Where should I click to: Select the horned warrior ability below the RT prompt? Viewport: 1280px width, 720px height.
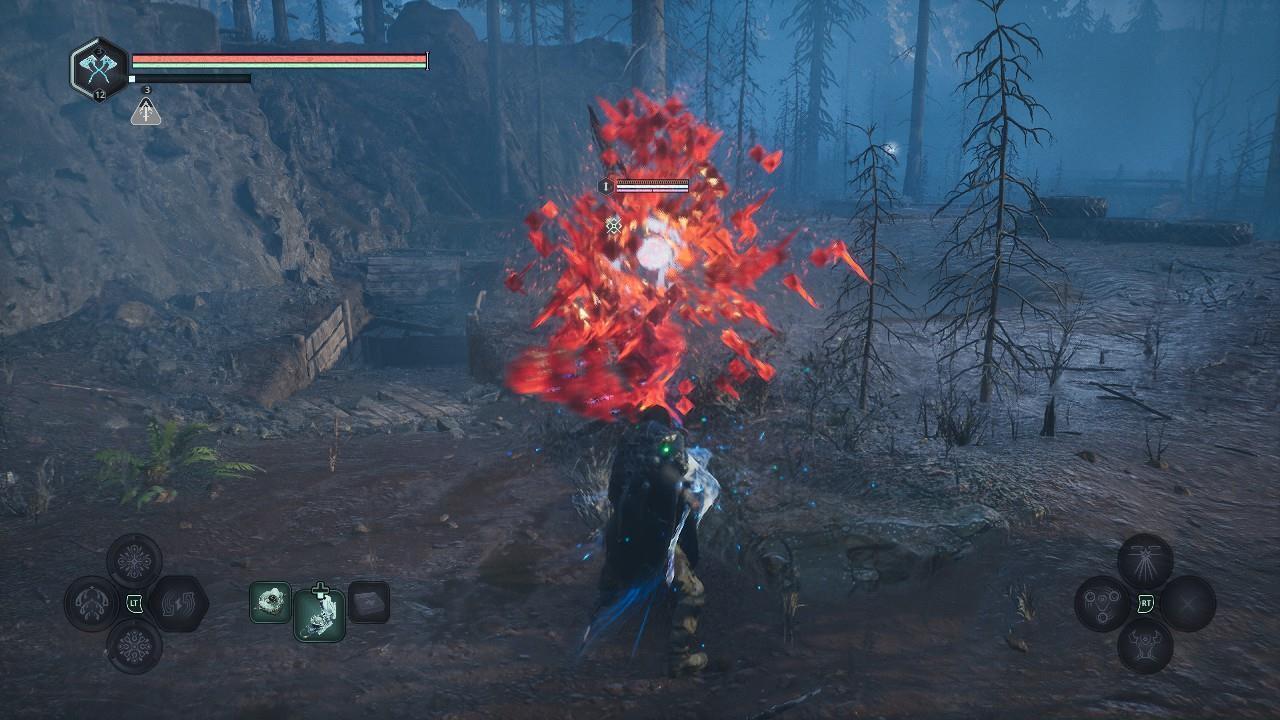point(1144,645)
